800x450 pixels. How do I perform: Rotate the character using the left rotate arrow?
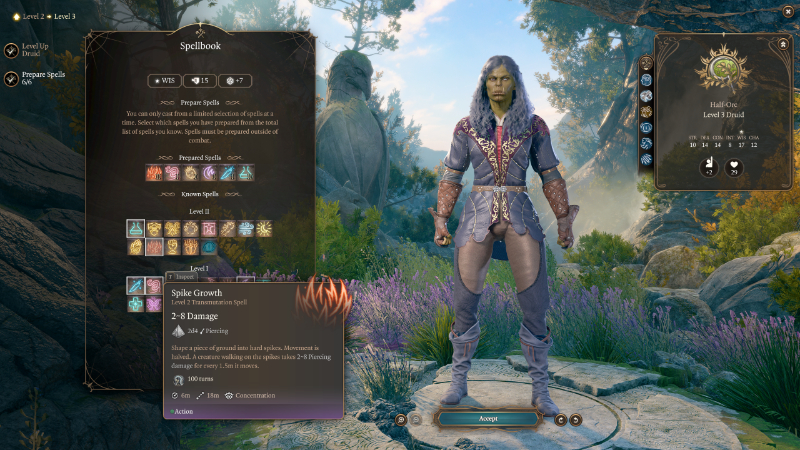click(562, 419)
